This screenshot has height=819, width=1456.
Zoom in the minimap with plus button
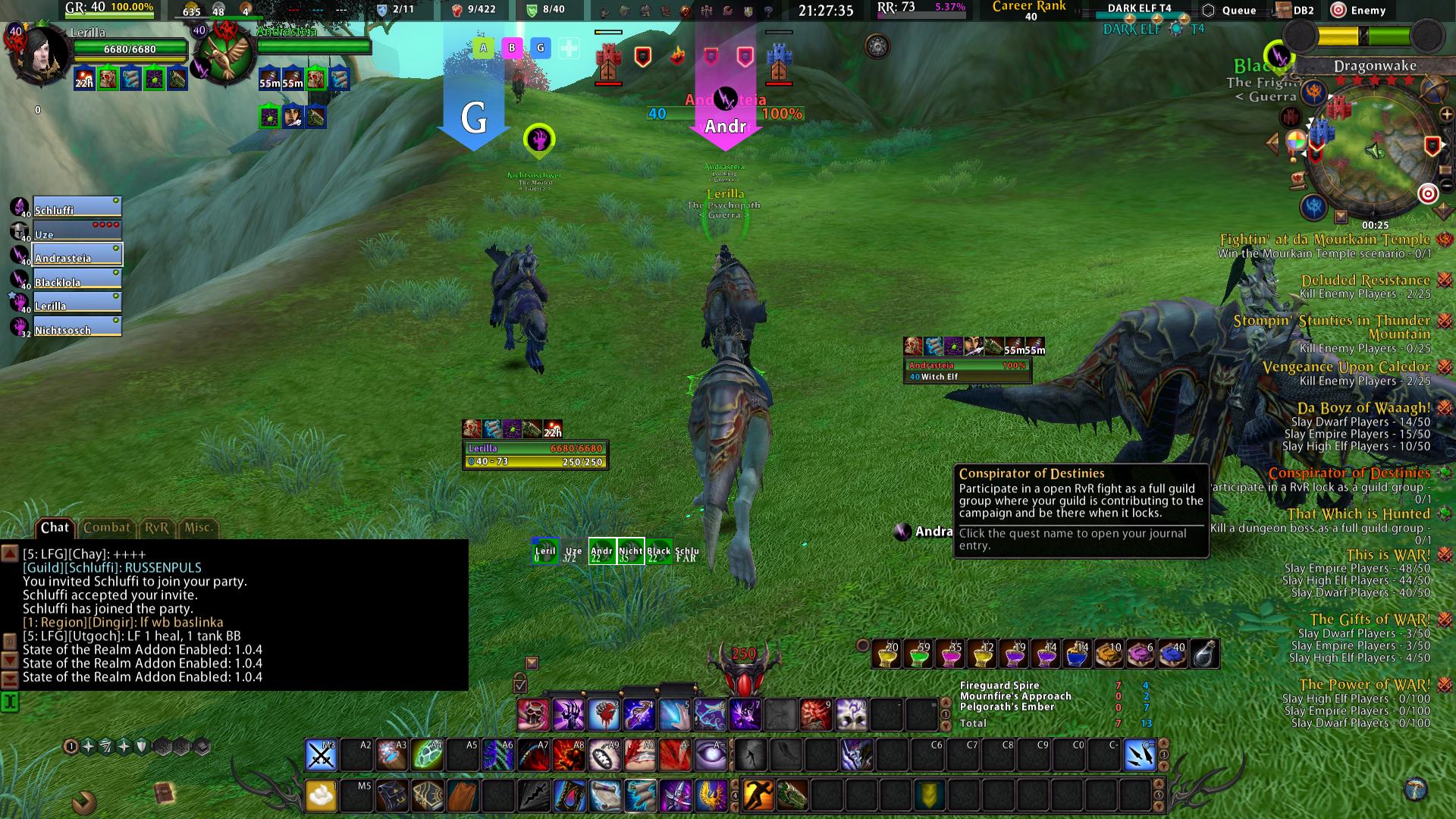[x=1446, y=115]
